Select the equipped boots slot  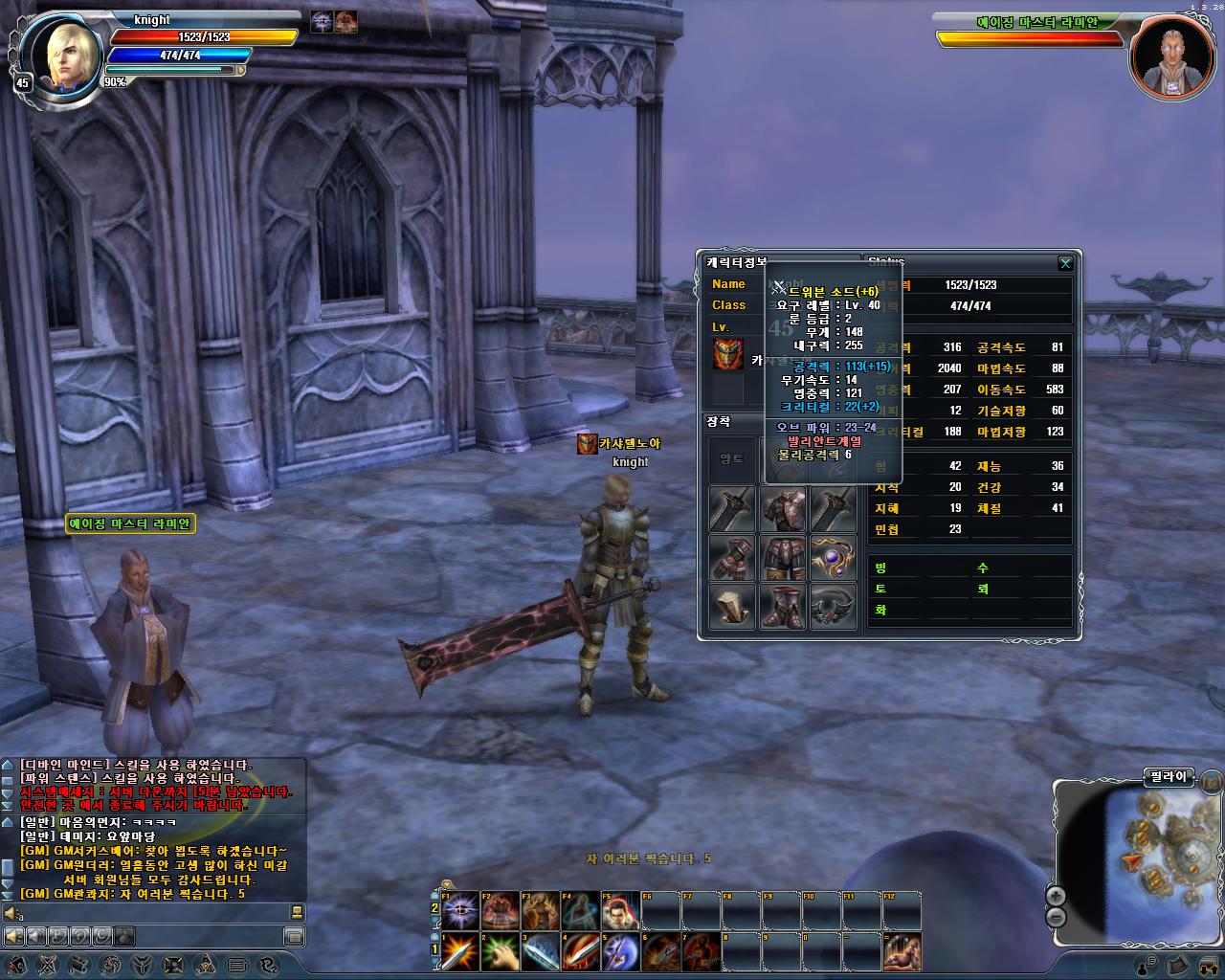point(783,607)
